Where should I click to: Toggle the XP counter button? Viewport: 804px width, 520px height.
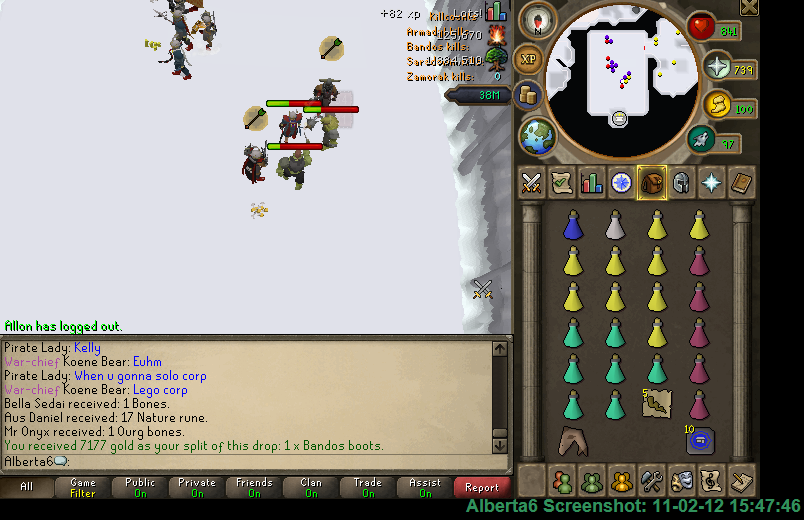[x=528, y=58]
